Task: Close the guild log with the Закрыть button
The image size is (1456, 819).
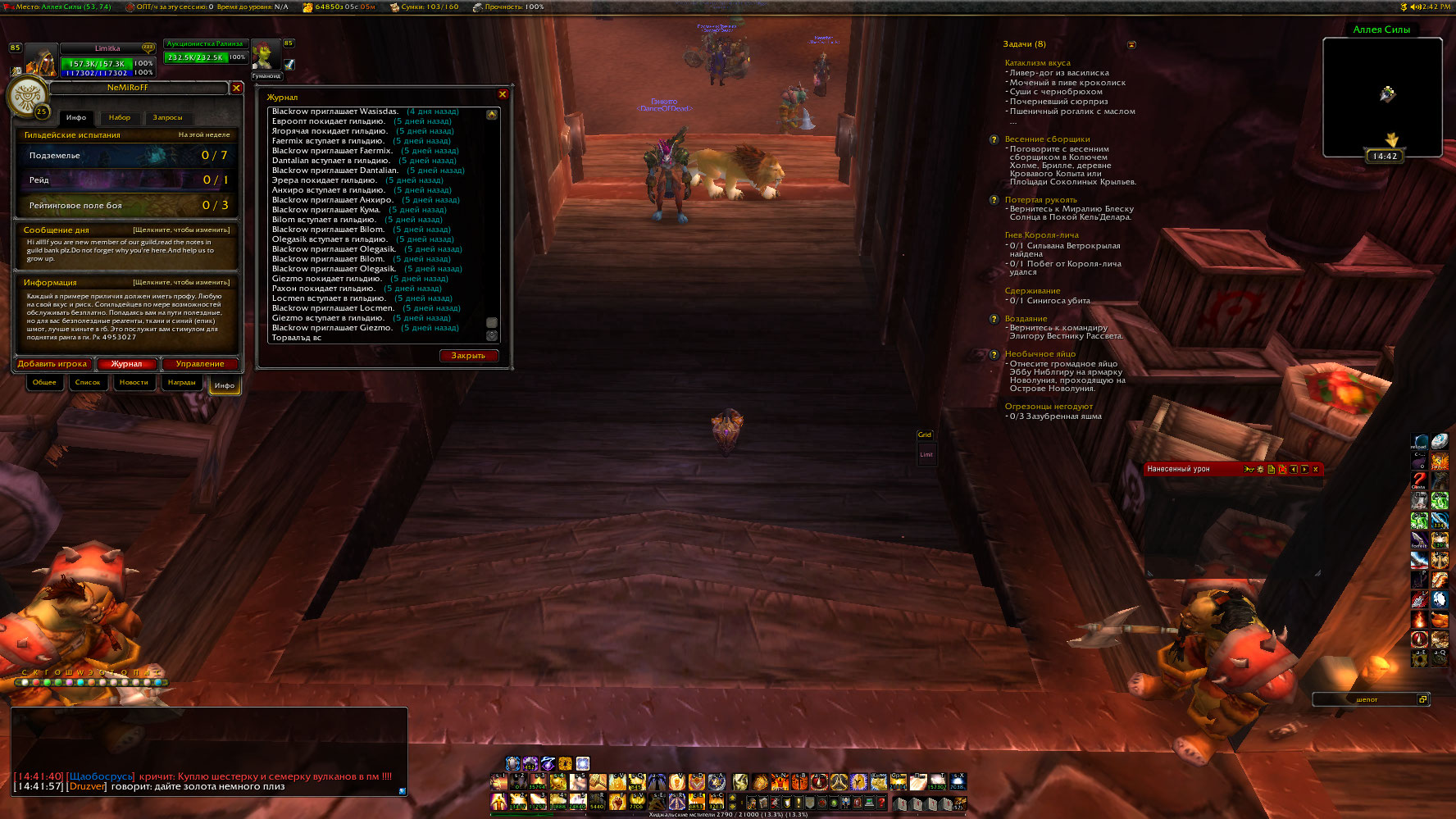Action: click(468, 356)
